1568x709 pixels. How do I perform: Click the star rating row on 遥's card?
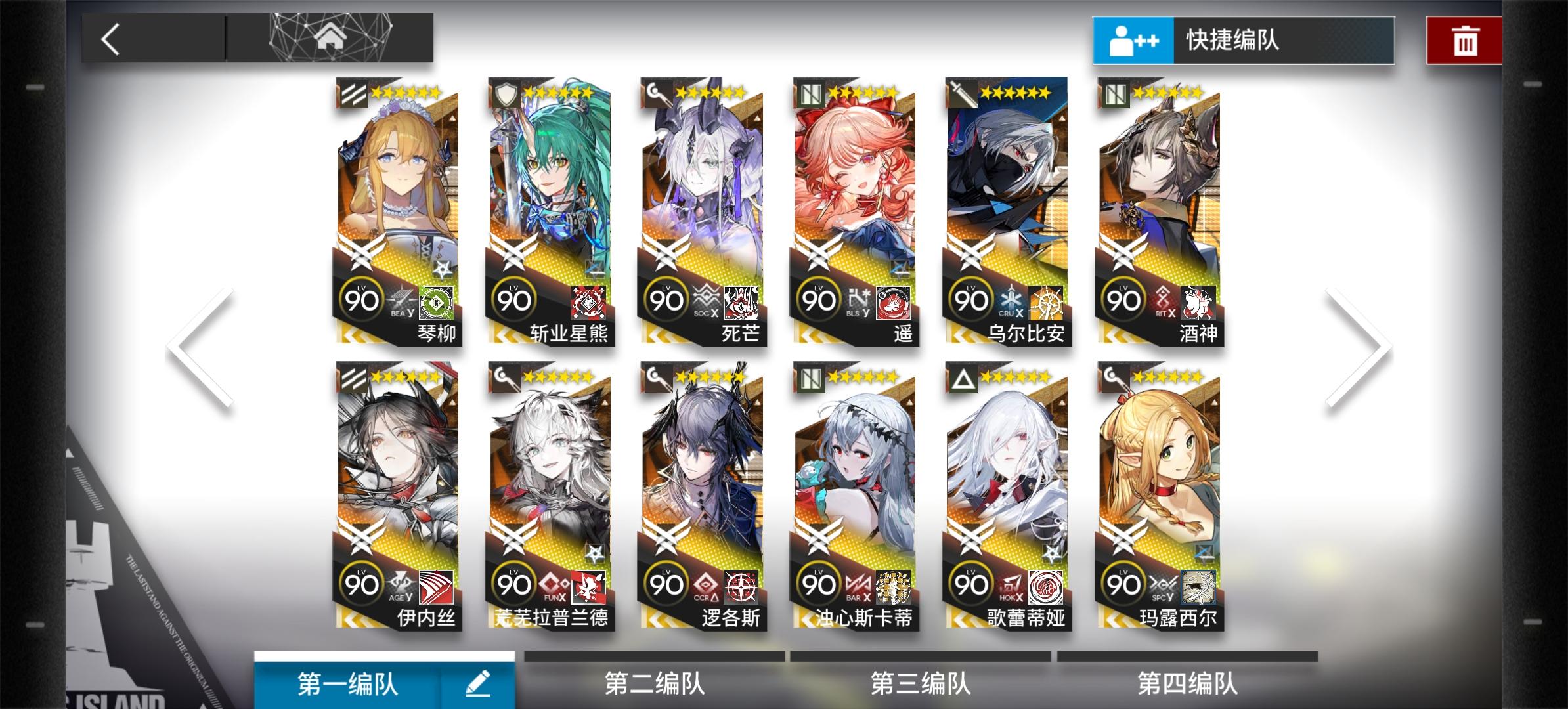click(861, 92)
